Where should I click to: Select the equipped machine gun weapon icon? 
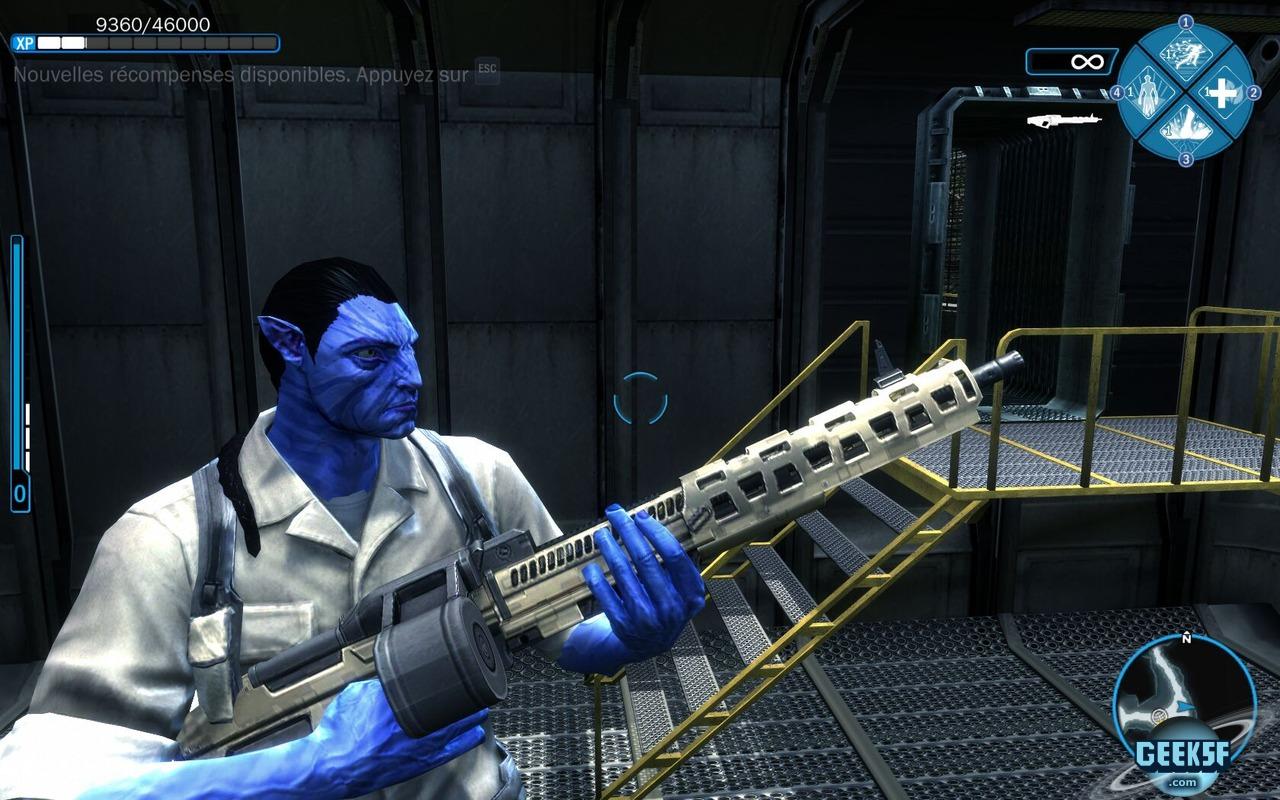point(1063,120)
